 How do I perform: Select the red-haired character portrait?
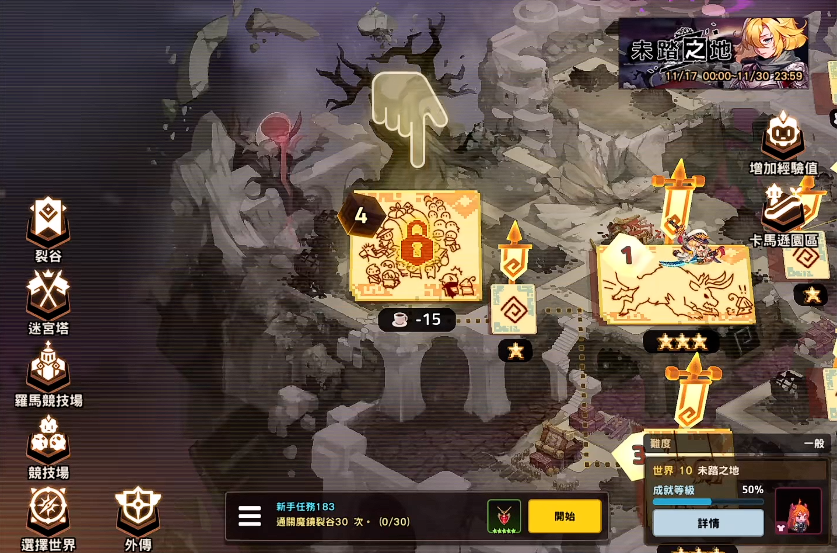798,510
